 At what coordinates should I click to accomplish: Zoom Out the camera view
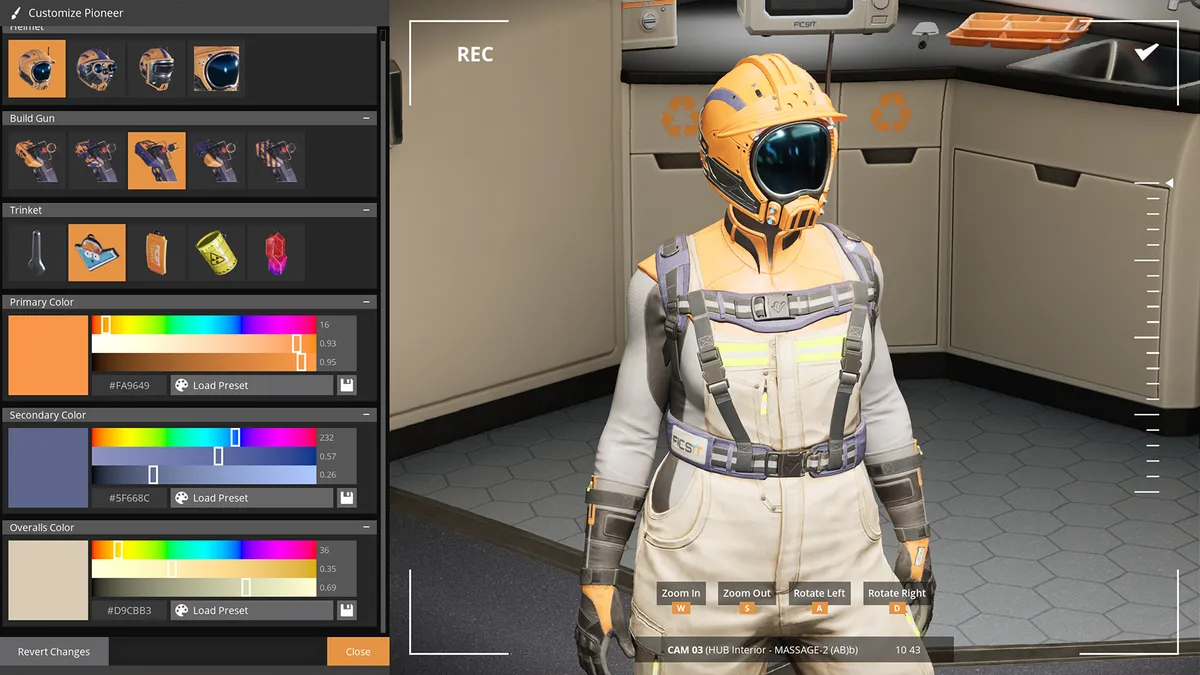(x=747, y=593)
